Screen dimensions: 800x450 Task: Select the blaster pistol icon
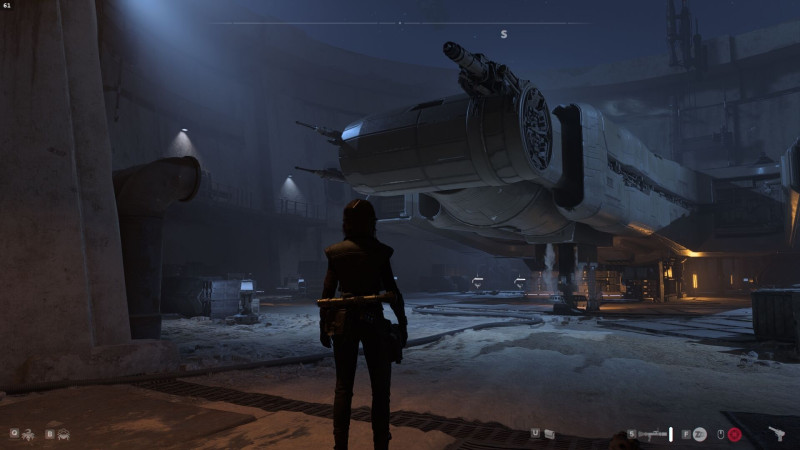click(777, 434)
